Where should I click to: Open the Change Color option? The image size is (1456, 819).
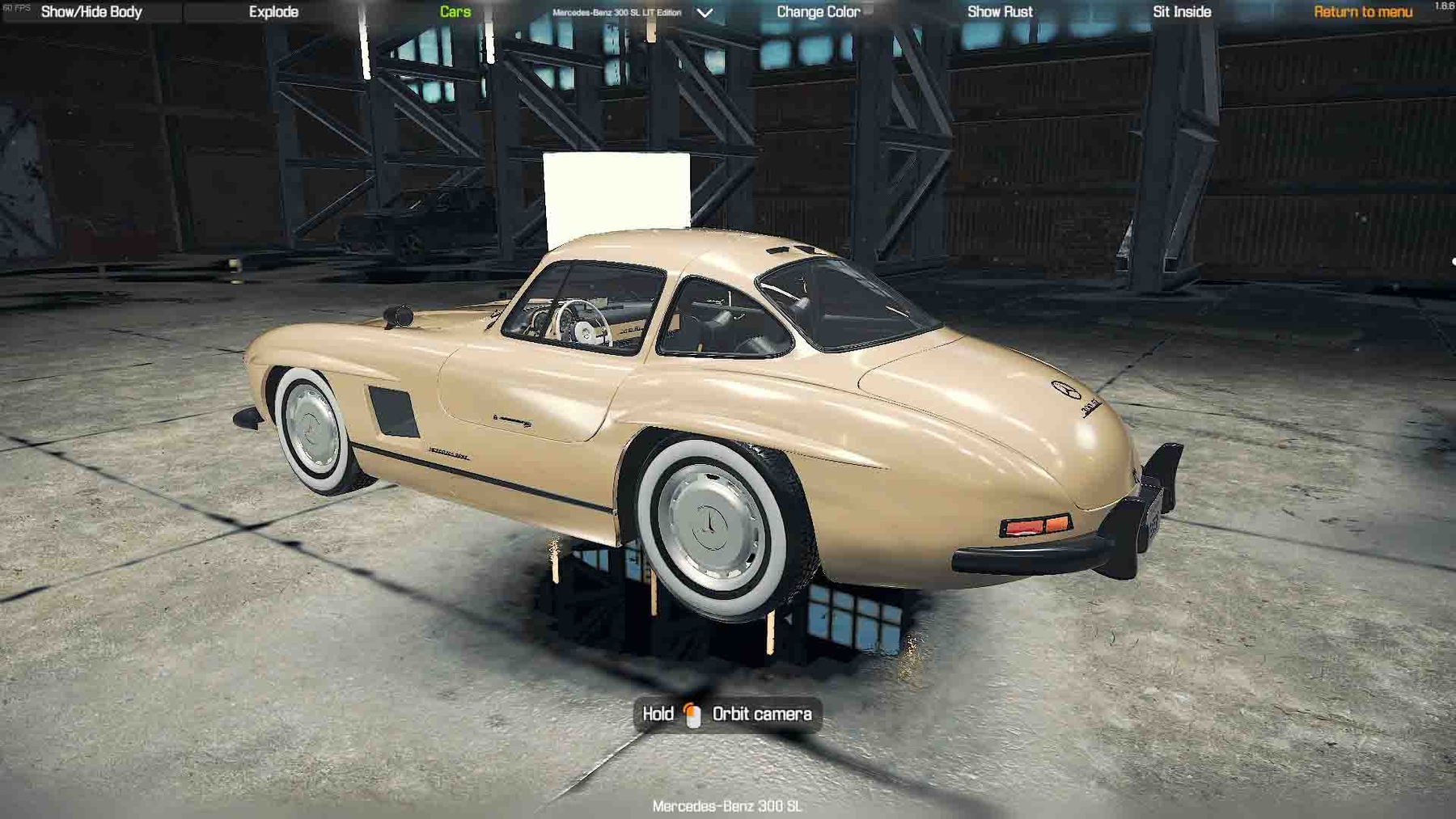[818, 12]
